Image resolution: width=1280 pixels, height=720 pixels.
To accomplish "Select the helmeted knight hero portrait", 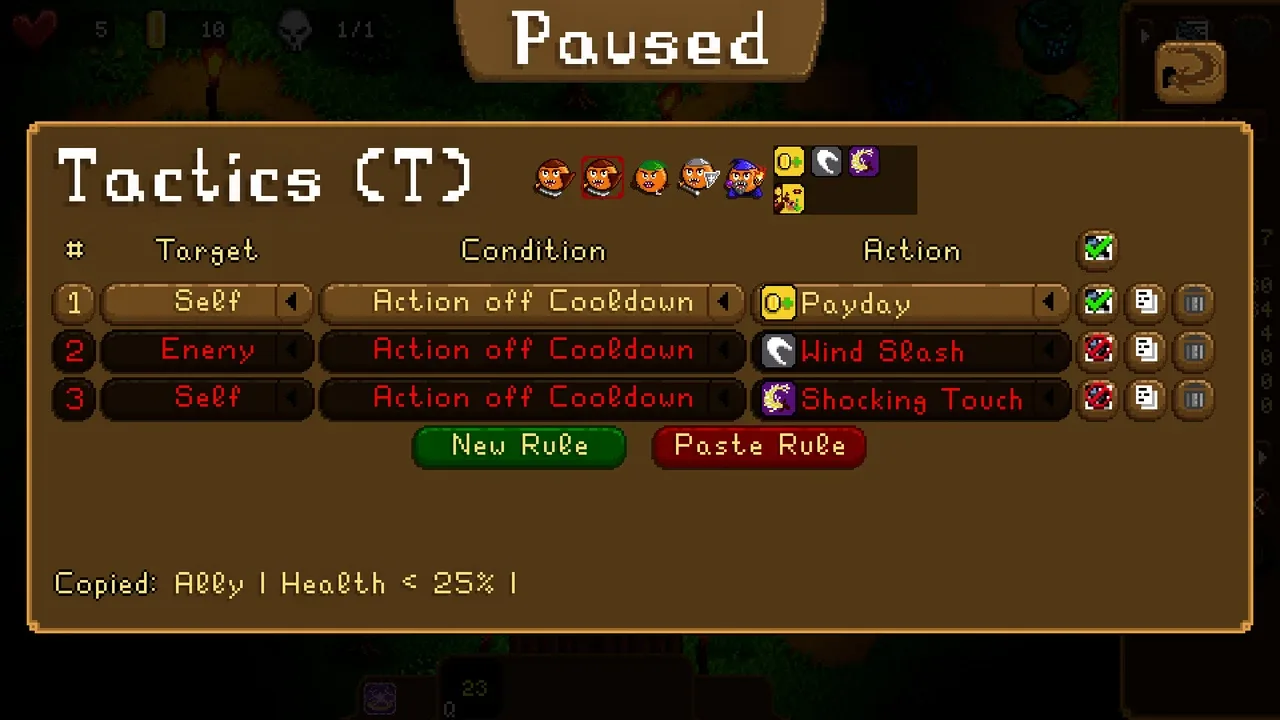I will click(698, 178).
